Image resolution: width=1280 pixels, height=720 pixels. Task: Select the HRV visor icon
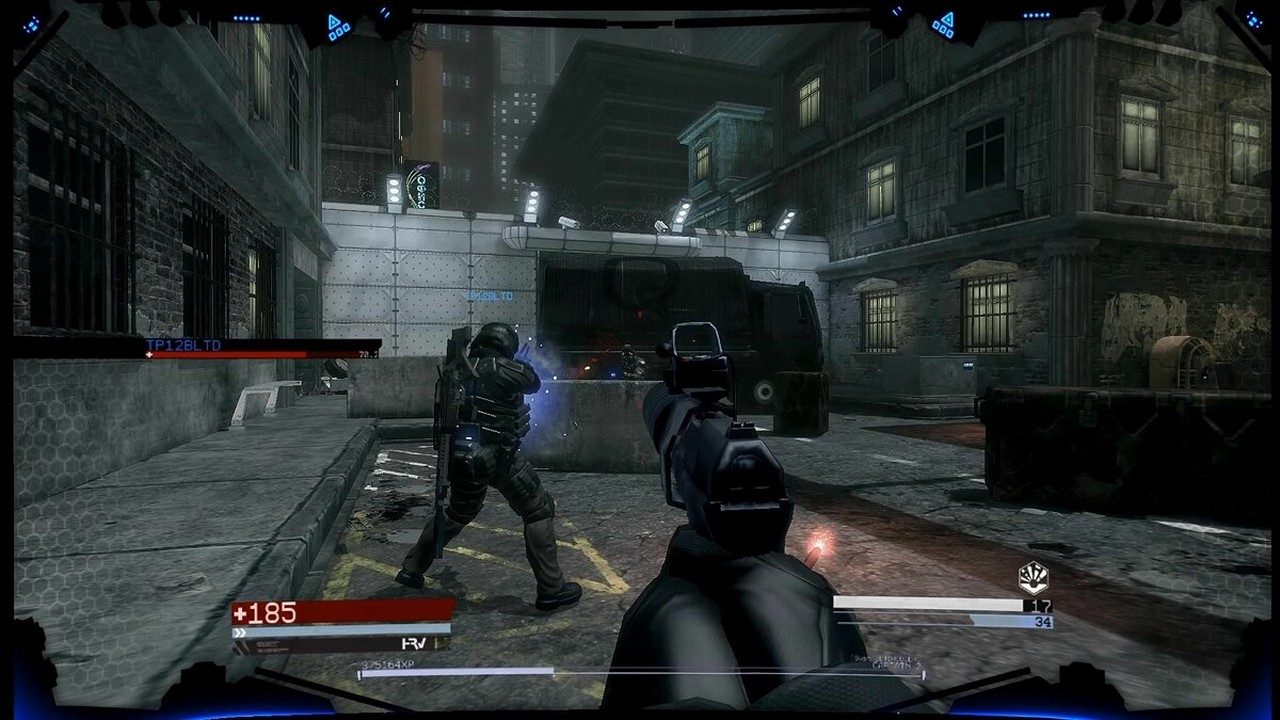point(412,645)
